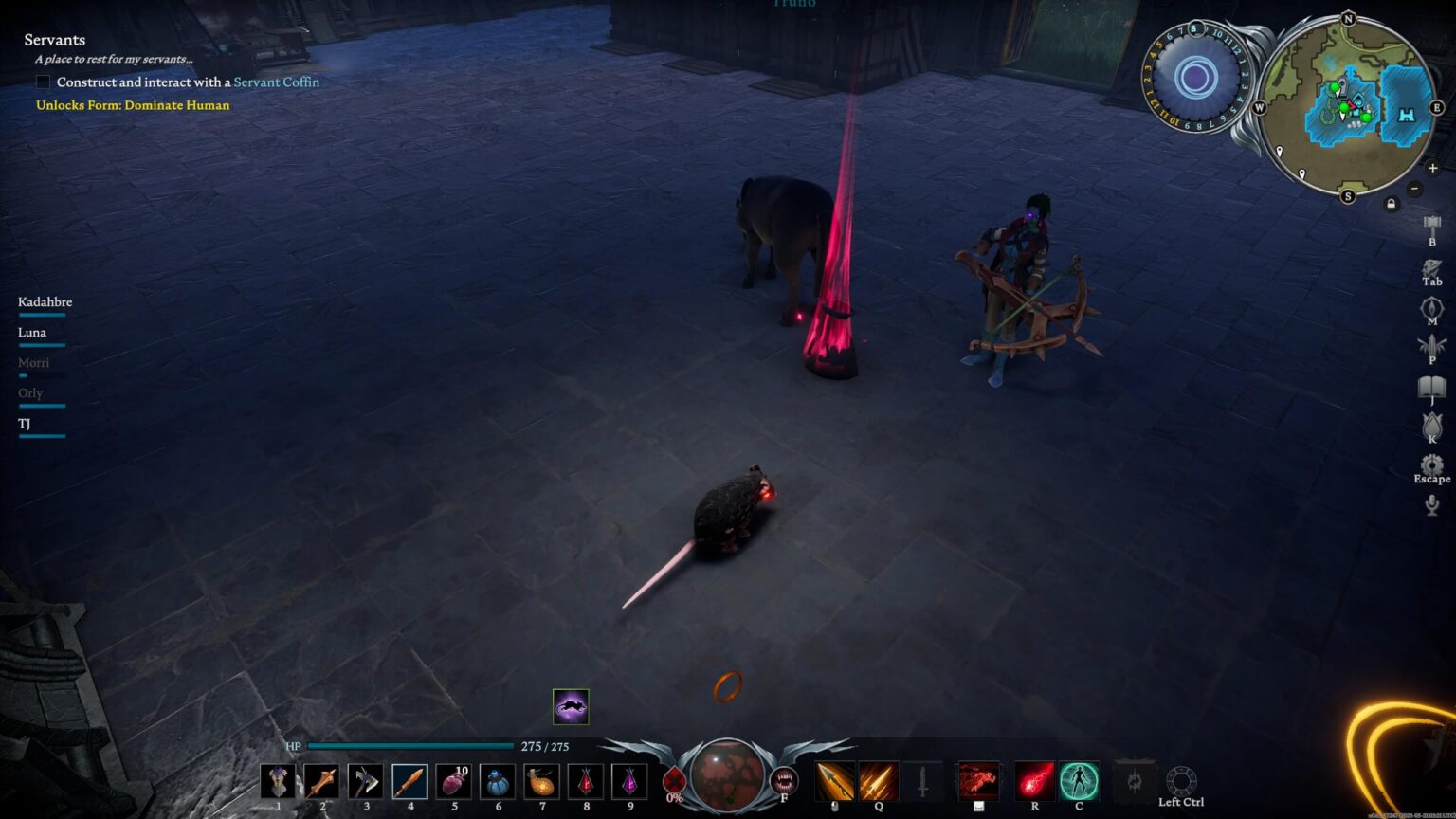The height and width of the screenshot is (819, 1456).
Task: Use the heart item with count 10
Action: 453,781
